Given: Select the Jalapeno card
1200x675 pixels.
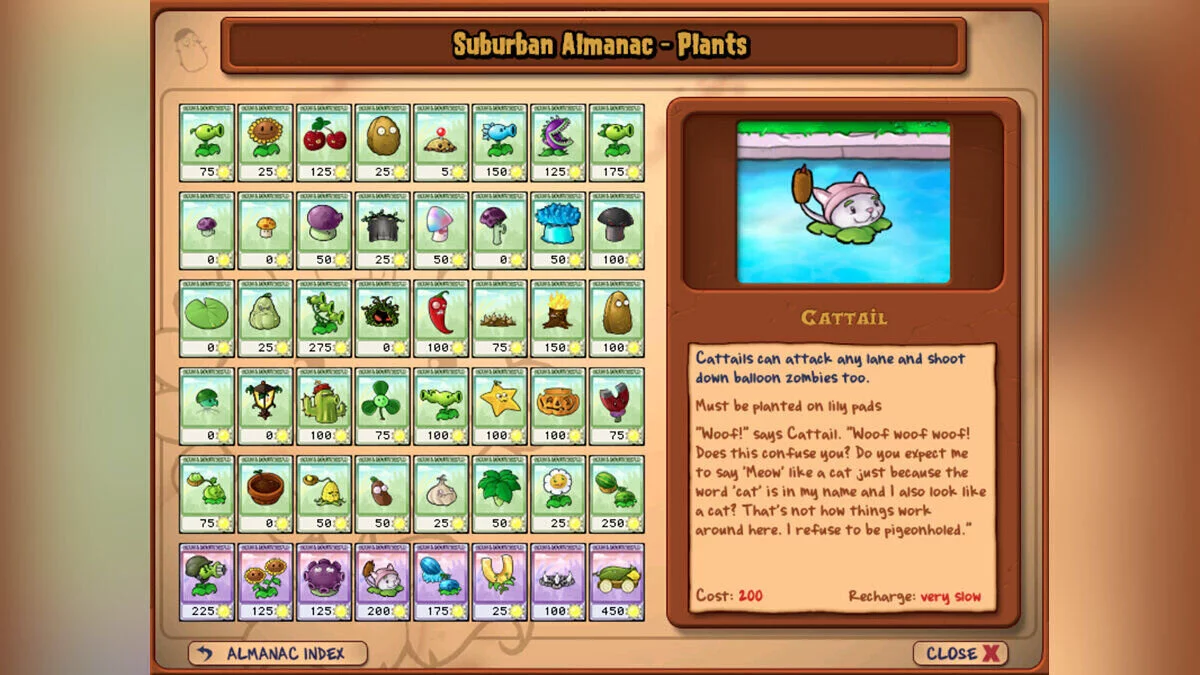Looking at the screenshot, I should pyautogui.click(x=441, y=318).
